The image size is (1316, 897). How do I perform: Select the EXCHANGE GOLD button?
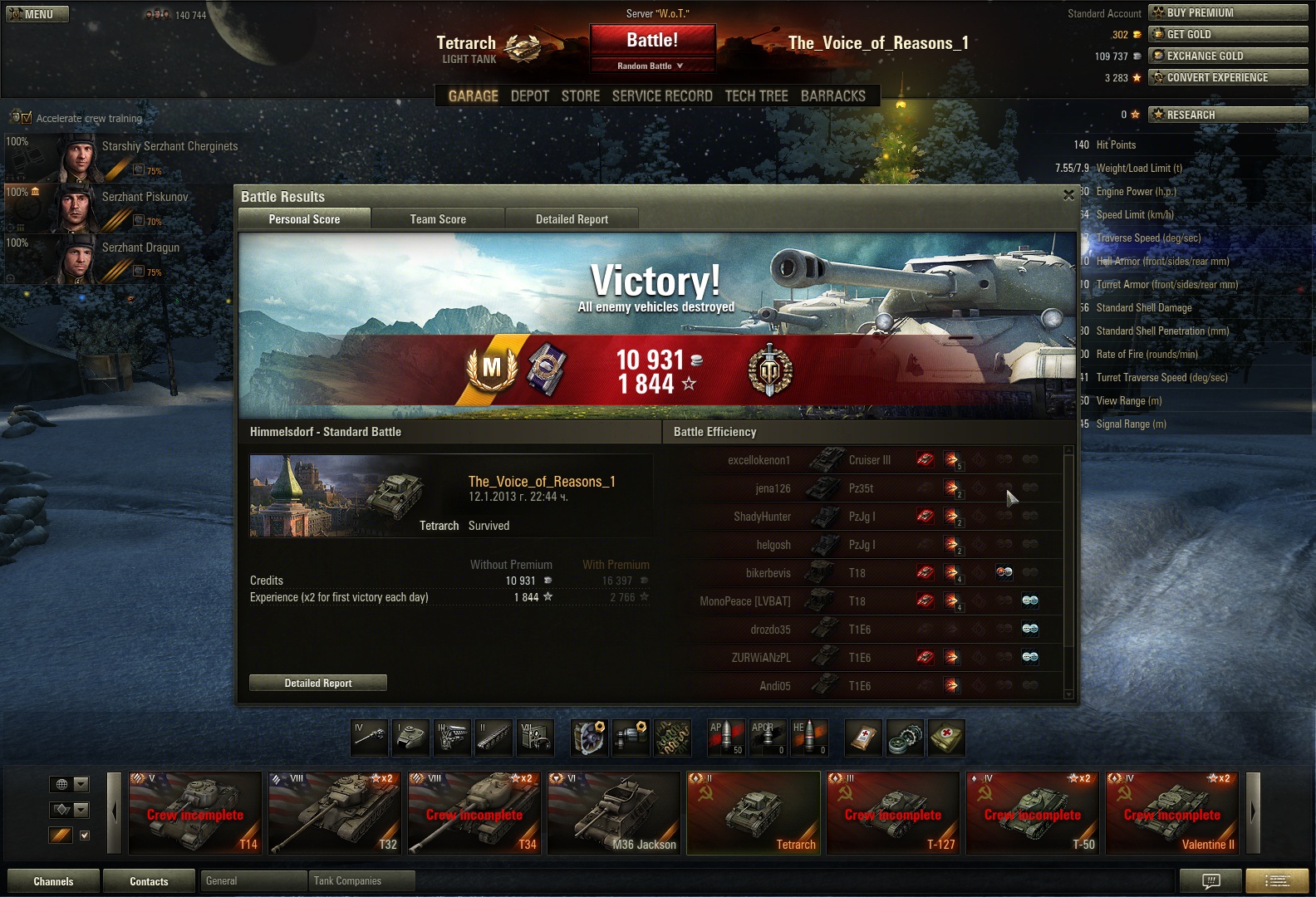[1227, 56]
